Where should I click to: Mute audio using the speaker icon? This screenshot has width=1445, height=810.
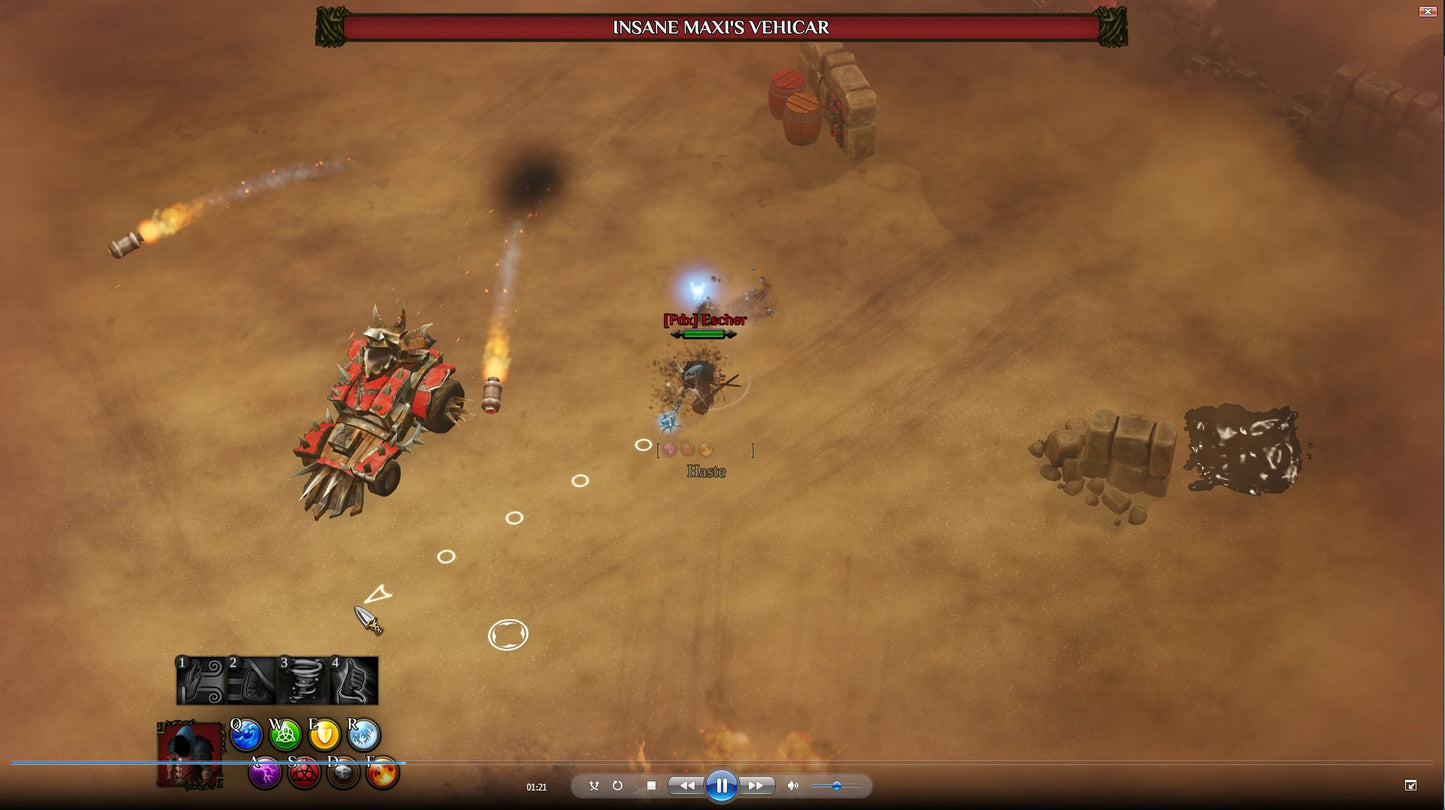[x=793, y=785]
